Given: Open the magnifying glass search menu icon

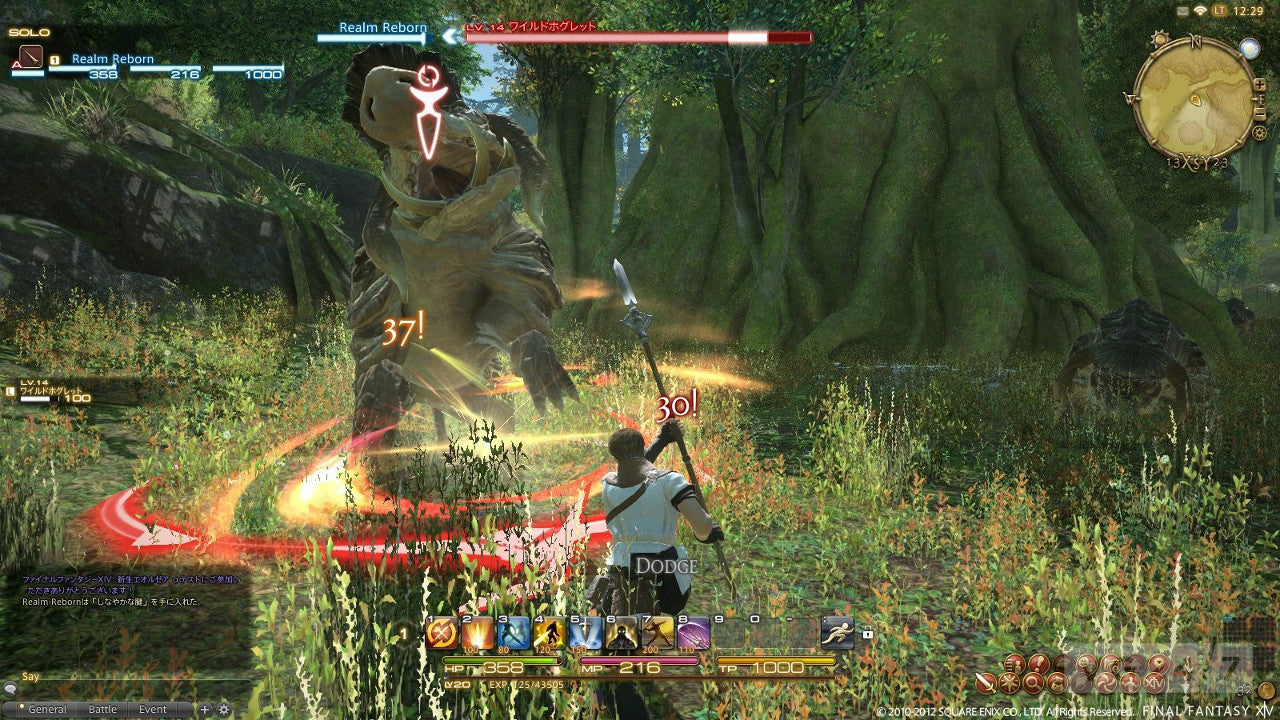Looking at the screenshot, I should 1033,683.
